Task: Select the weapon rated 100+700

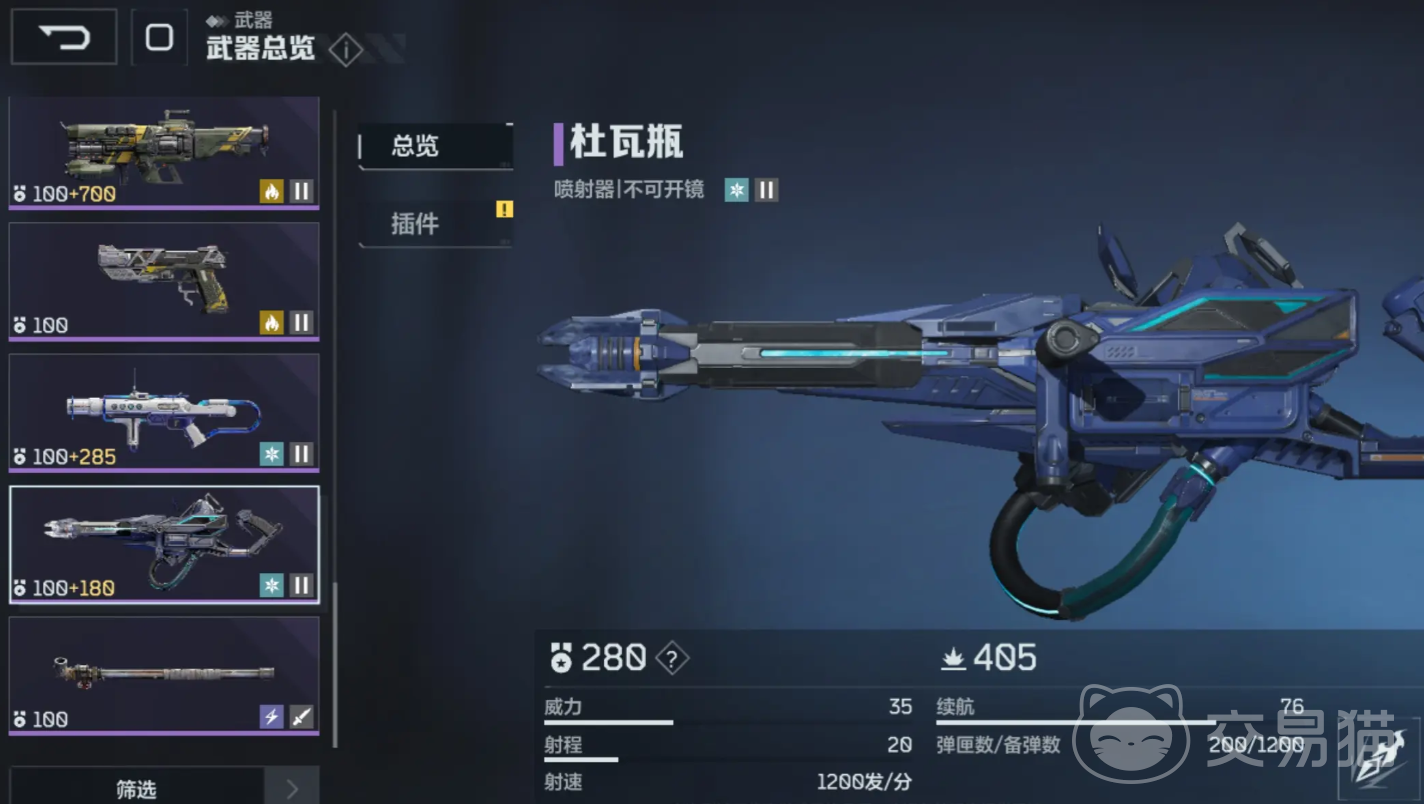Action: pos(164,153)
